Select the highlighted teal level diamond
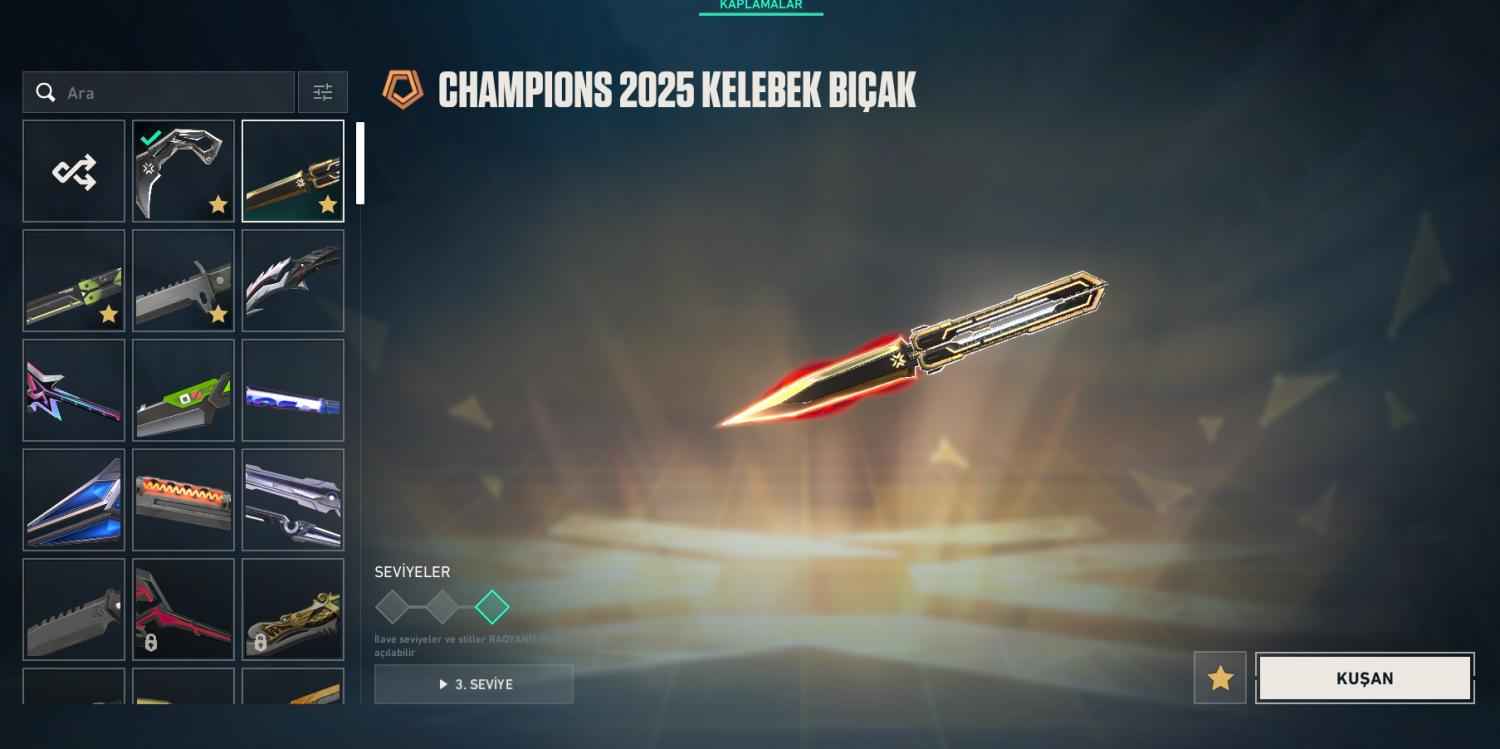Viewport: 1500px width, 749px height. click(x=492, y=604)
